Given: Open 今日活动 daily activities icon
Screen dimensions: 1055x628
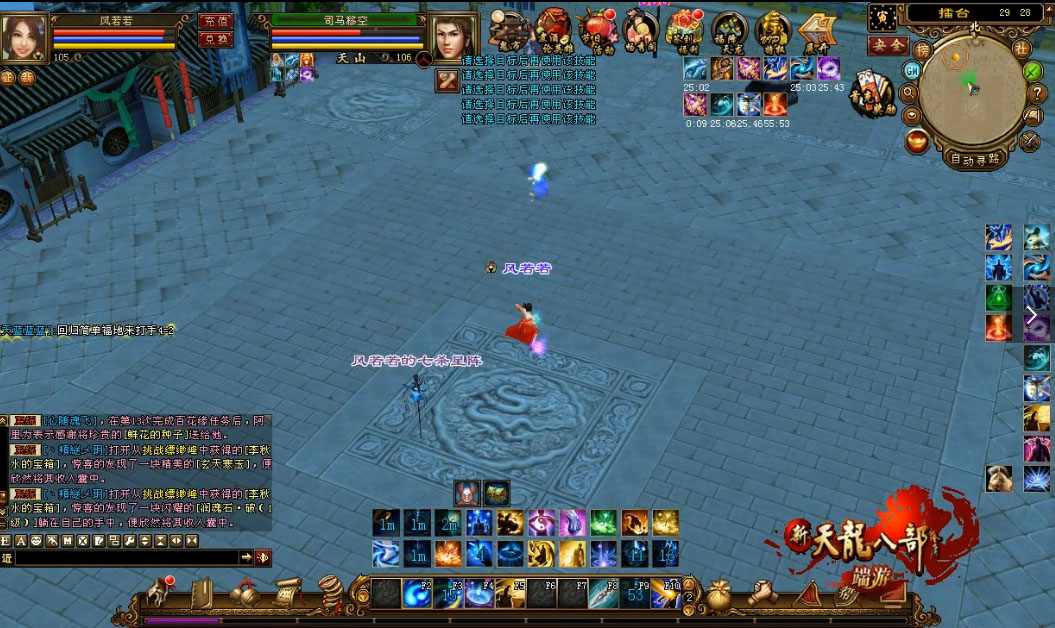Looking at the screenshot, I should point(598,28).
